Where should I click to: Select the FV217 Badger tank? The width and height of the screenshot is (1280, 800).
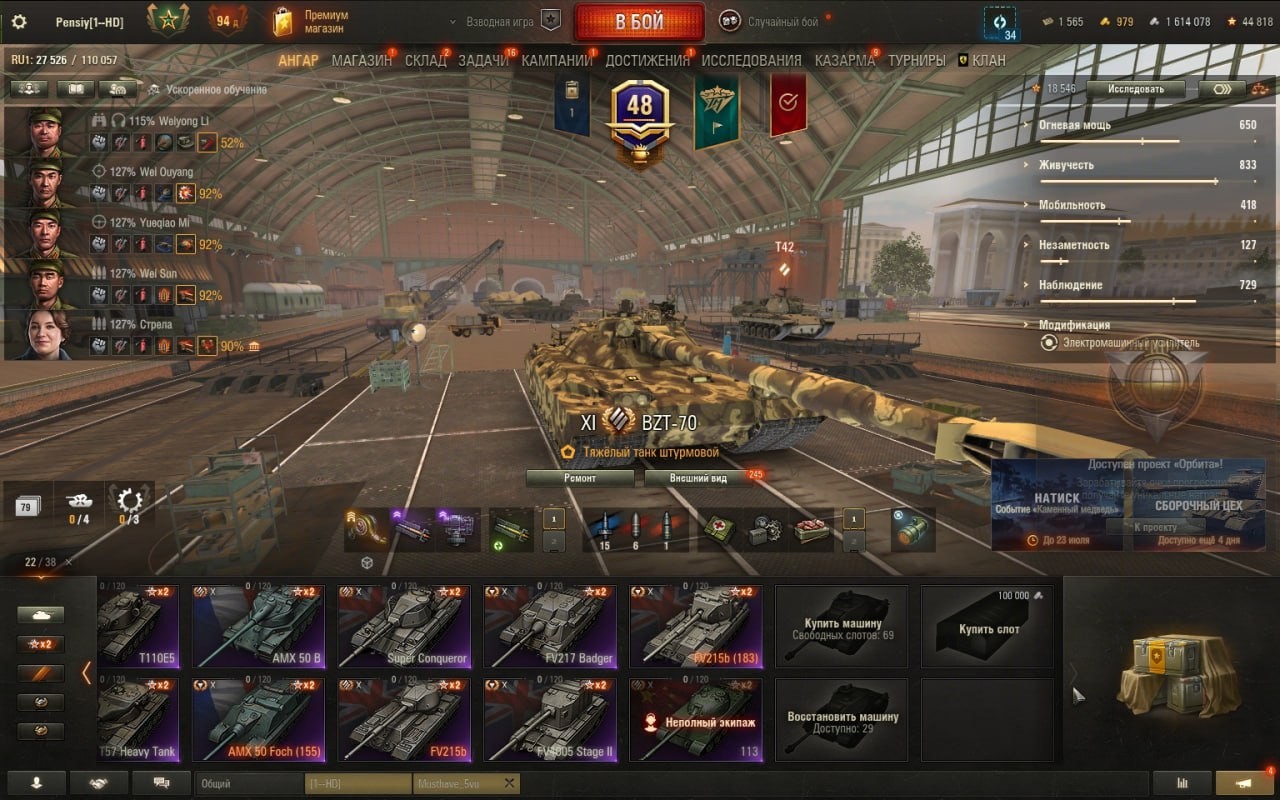click(550, 626)
